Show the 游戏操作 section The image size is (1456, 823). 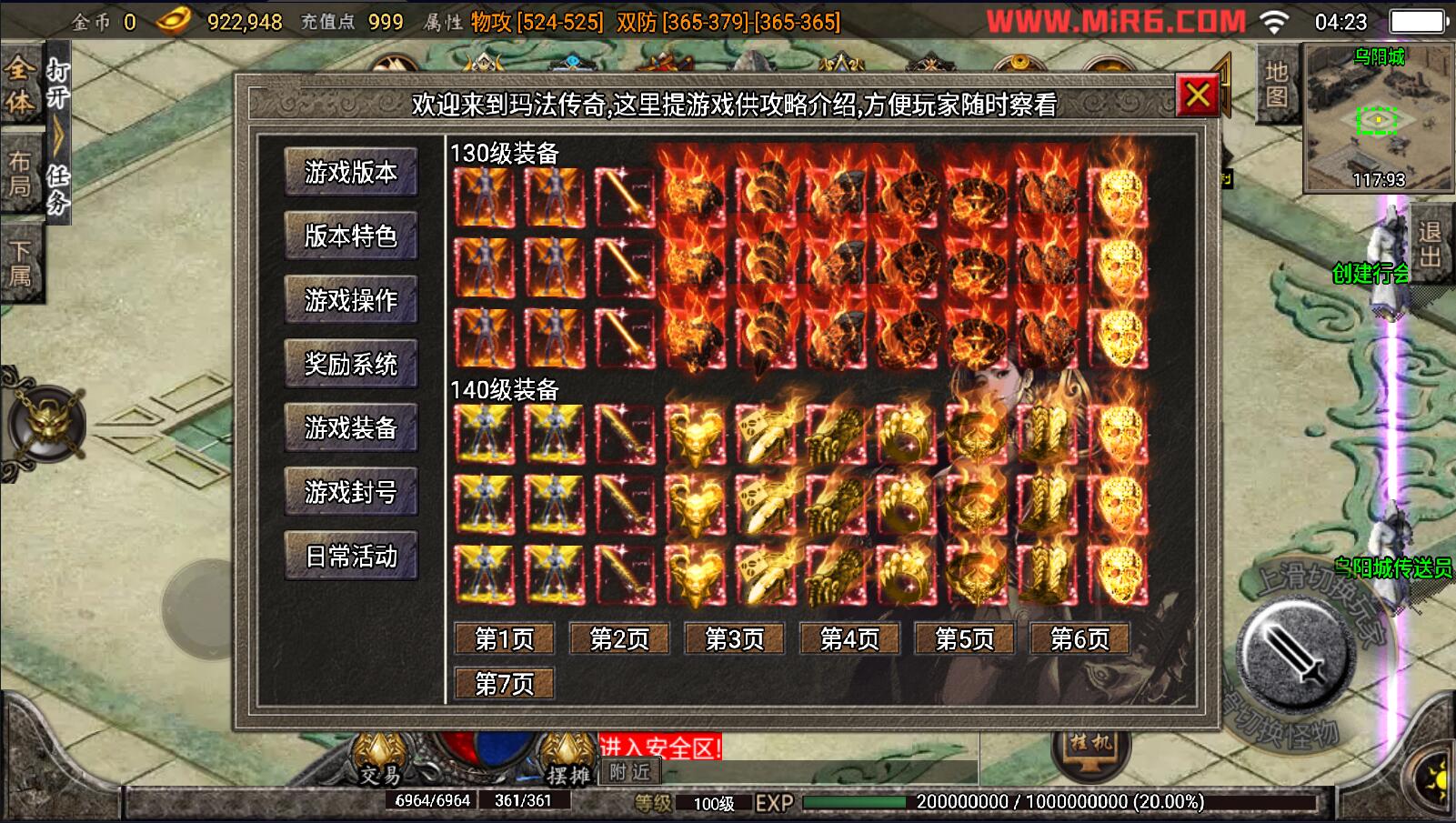tap(350, 300)
